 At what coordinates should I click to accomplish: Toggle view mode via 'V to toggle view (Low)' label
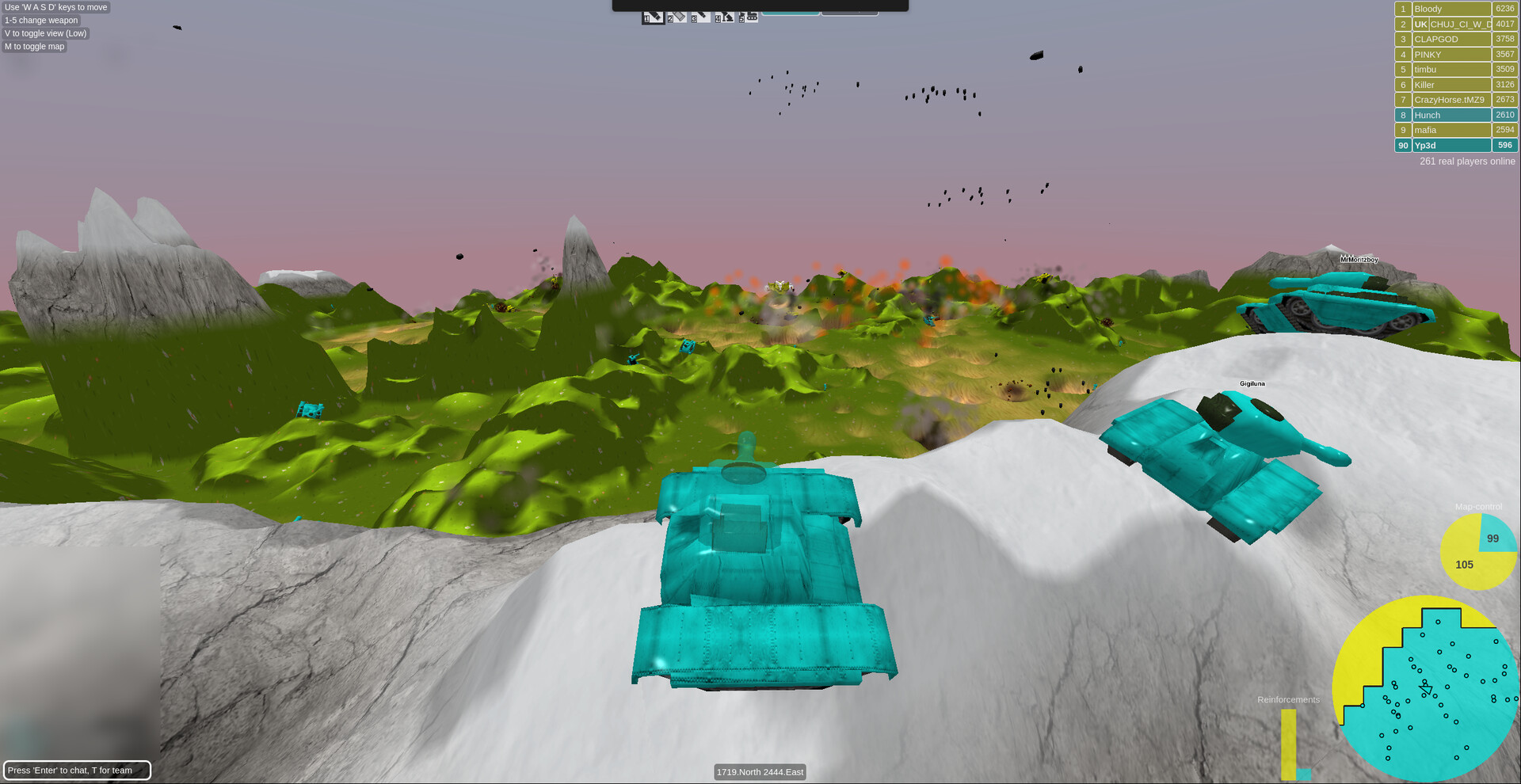click(x=45, y=33)
